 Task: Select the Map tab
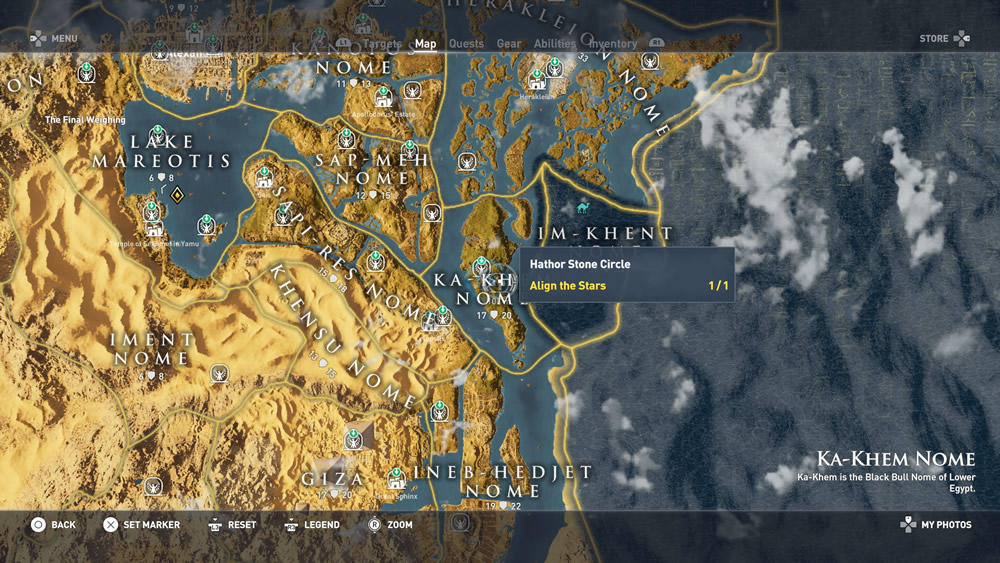click(x=425, y=44)
